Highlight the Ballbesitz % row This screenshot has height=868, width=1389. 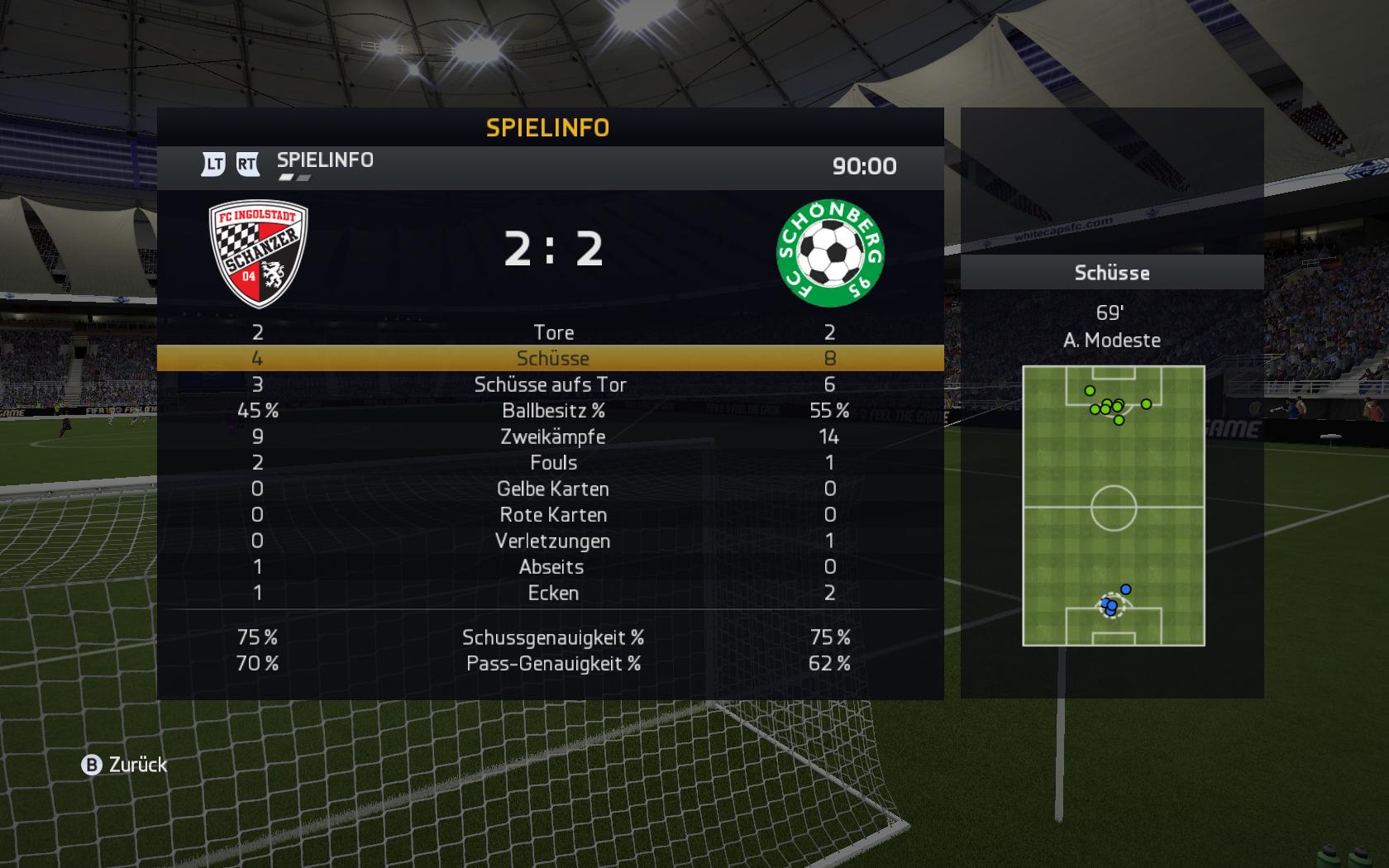click(552, 411)
